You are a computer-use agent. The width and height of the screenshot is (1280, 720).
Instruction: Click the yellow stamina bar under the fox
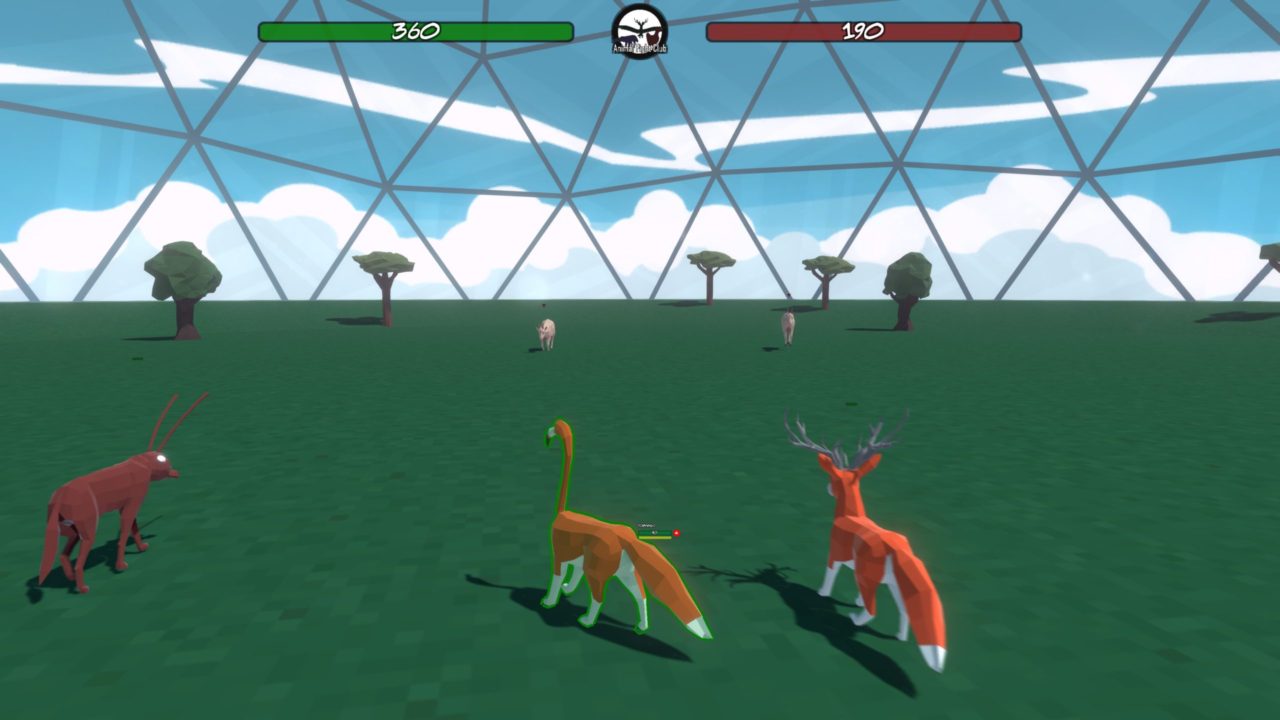coord(655,538)
